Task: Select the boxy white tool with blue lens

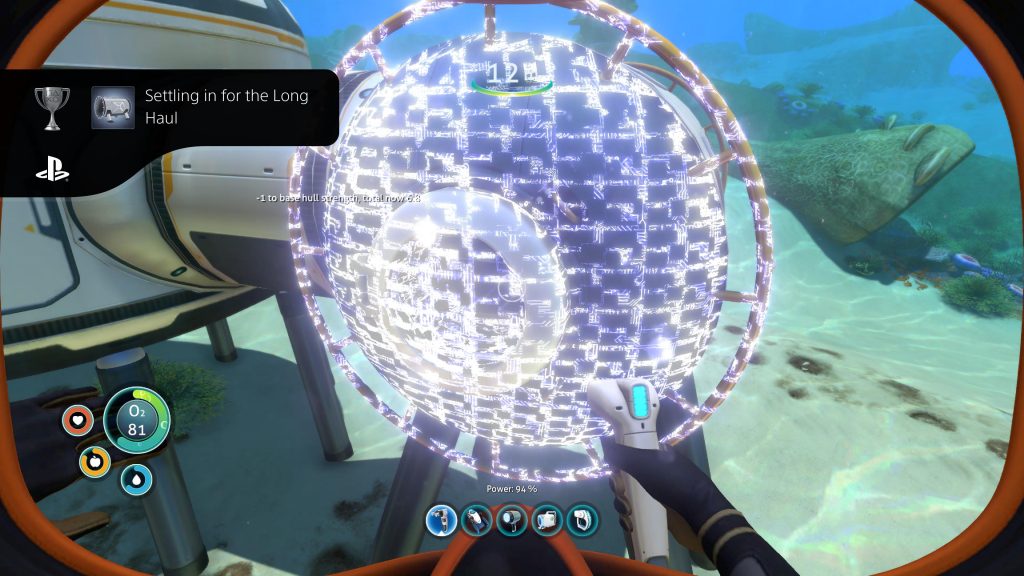Action: (x=547, y=520)
